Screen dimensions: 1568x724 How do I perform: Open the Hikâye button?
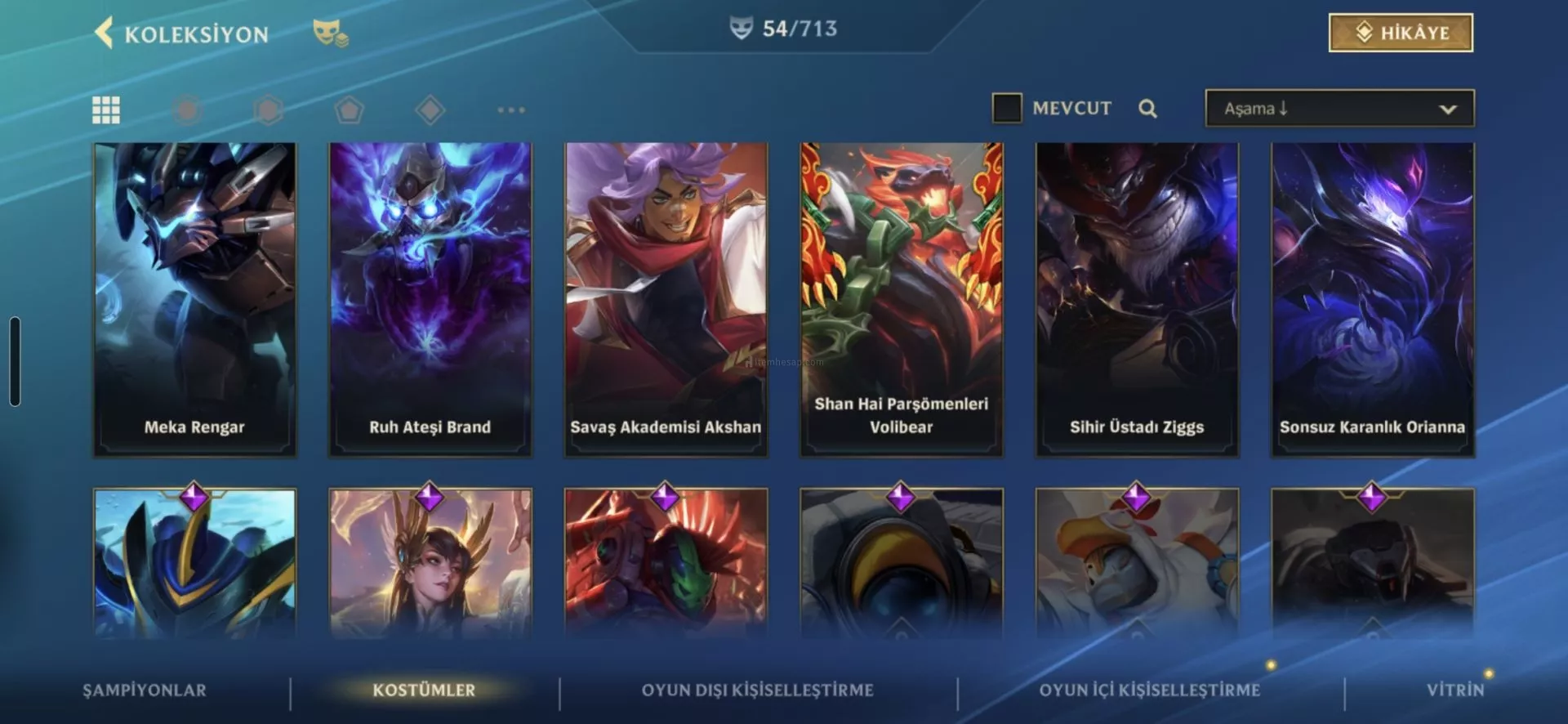[x=1401, y=33]
